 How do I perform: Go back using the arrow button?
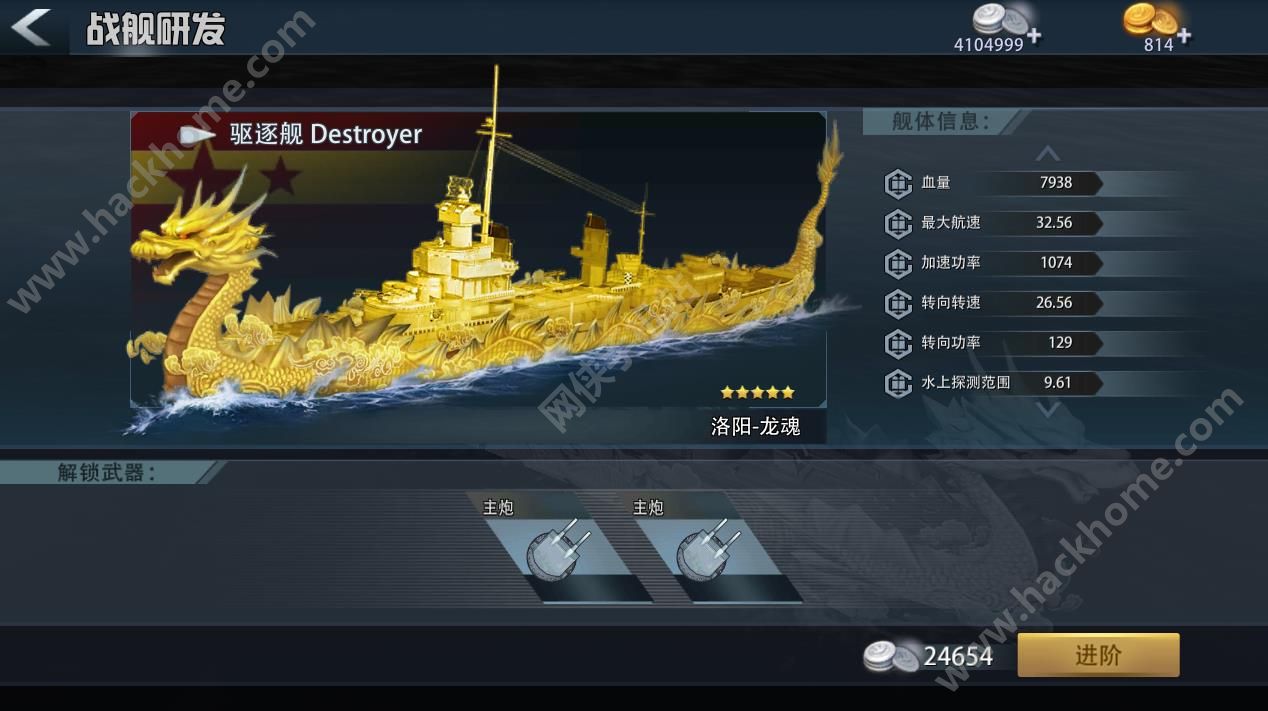pos(32,27)
